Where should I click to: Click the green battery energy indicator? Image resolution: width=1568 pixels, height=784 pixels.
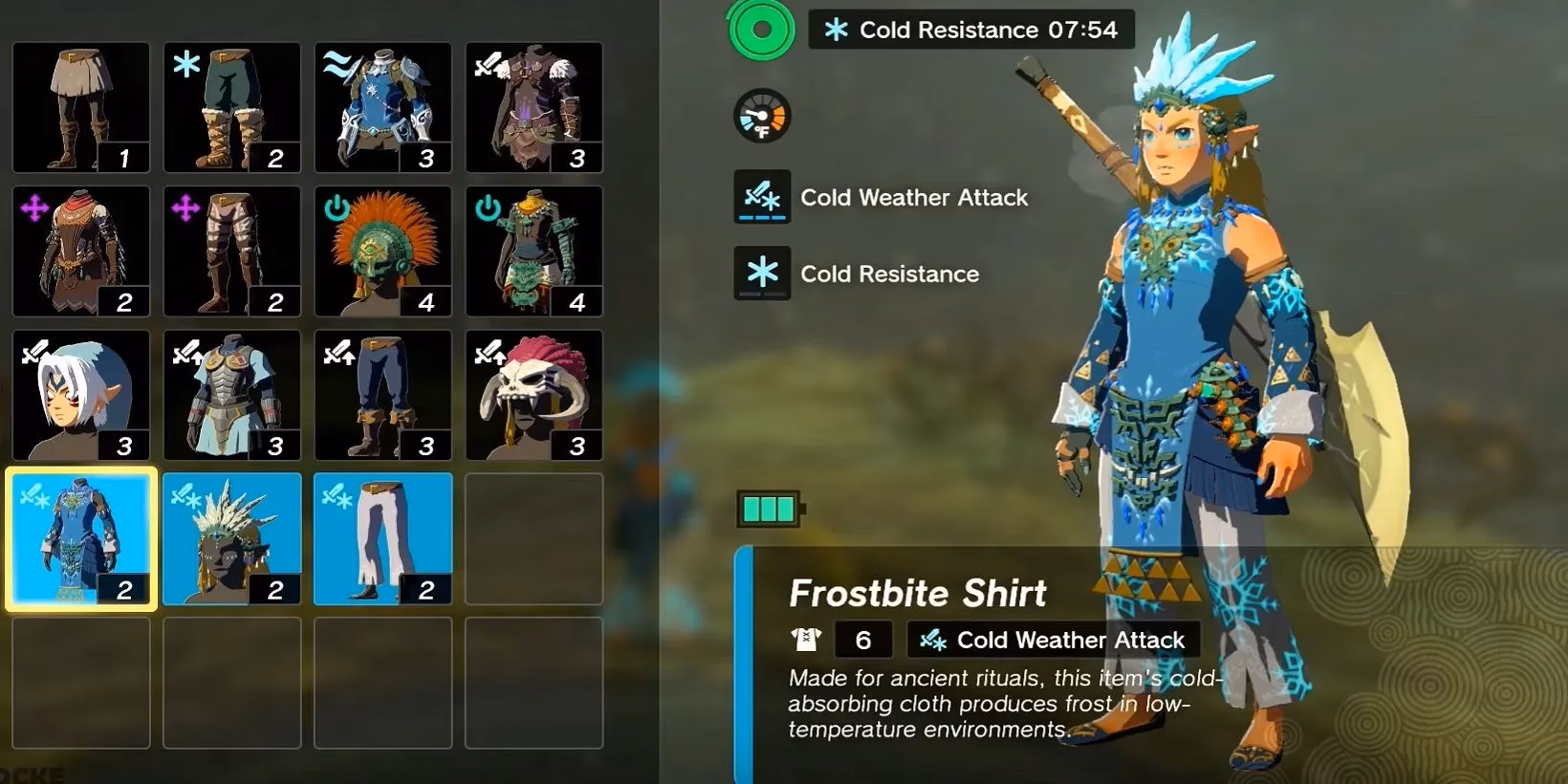point(768,508)
